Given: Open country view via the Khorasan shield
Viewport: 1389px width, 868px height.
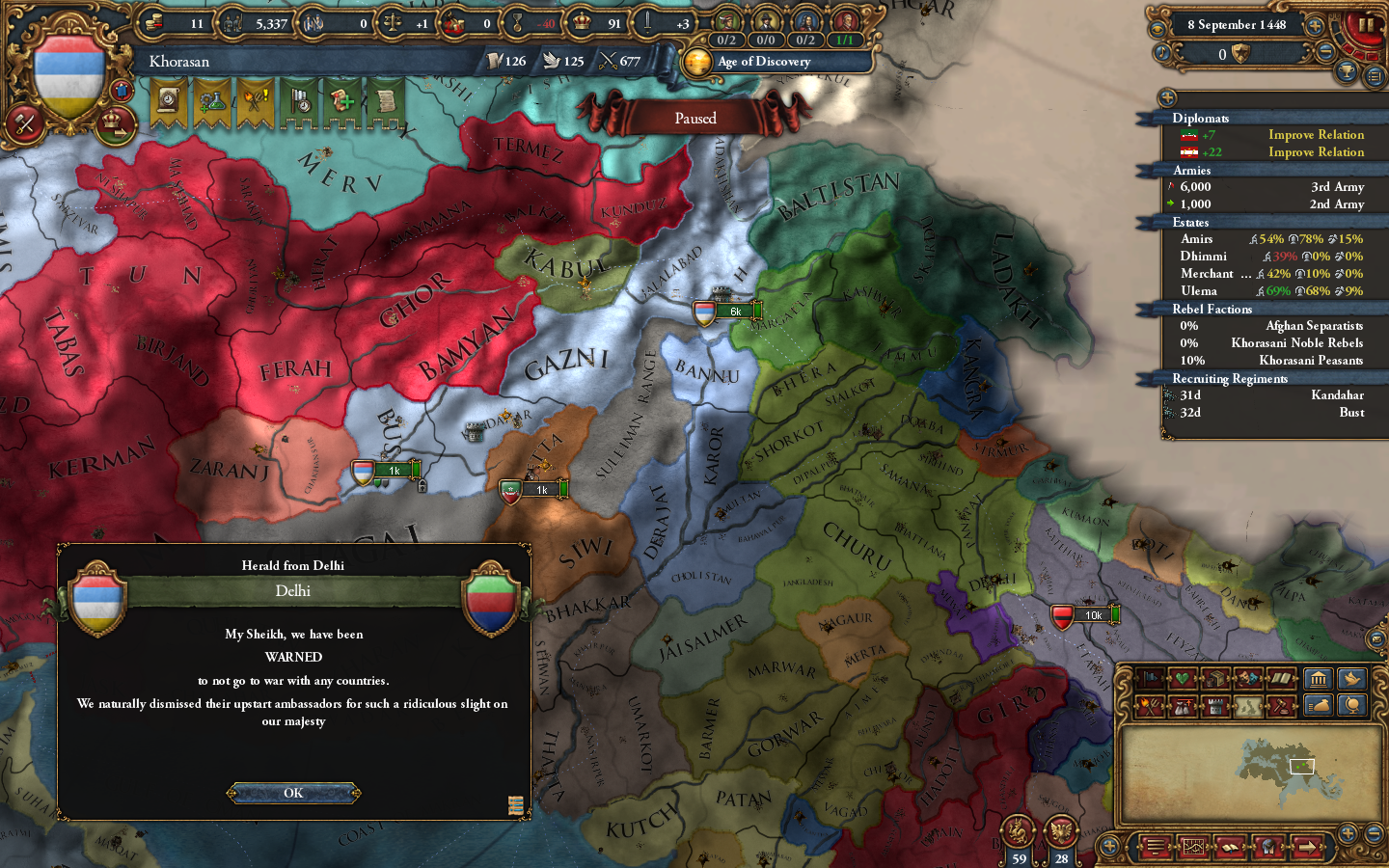Looking at the screenshot, I should click(x=68, y=68).
